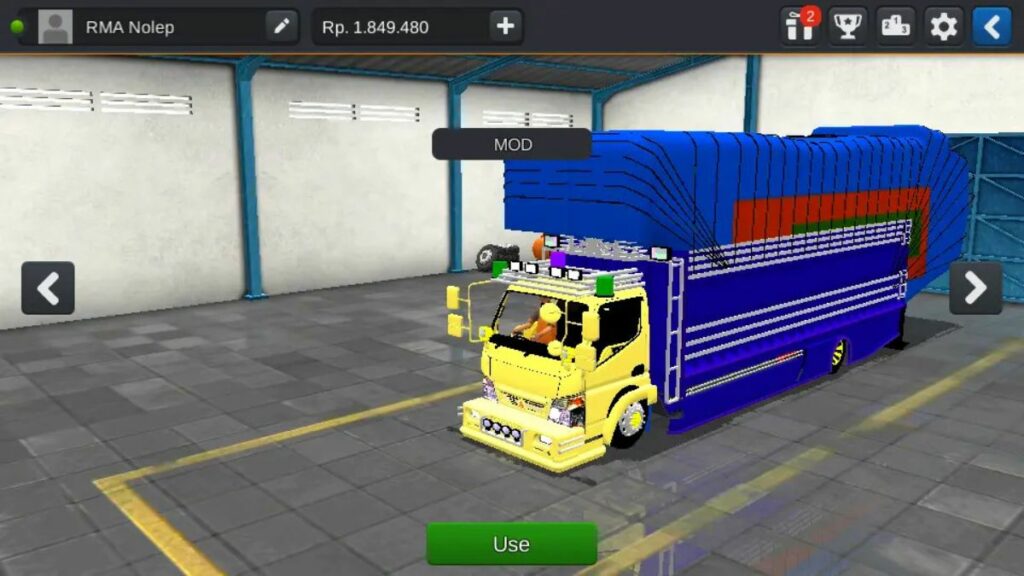1024x576 pixels.
Task: Show the next vehicle with right arrow
Action: (975, 288)
